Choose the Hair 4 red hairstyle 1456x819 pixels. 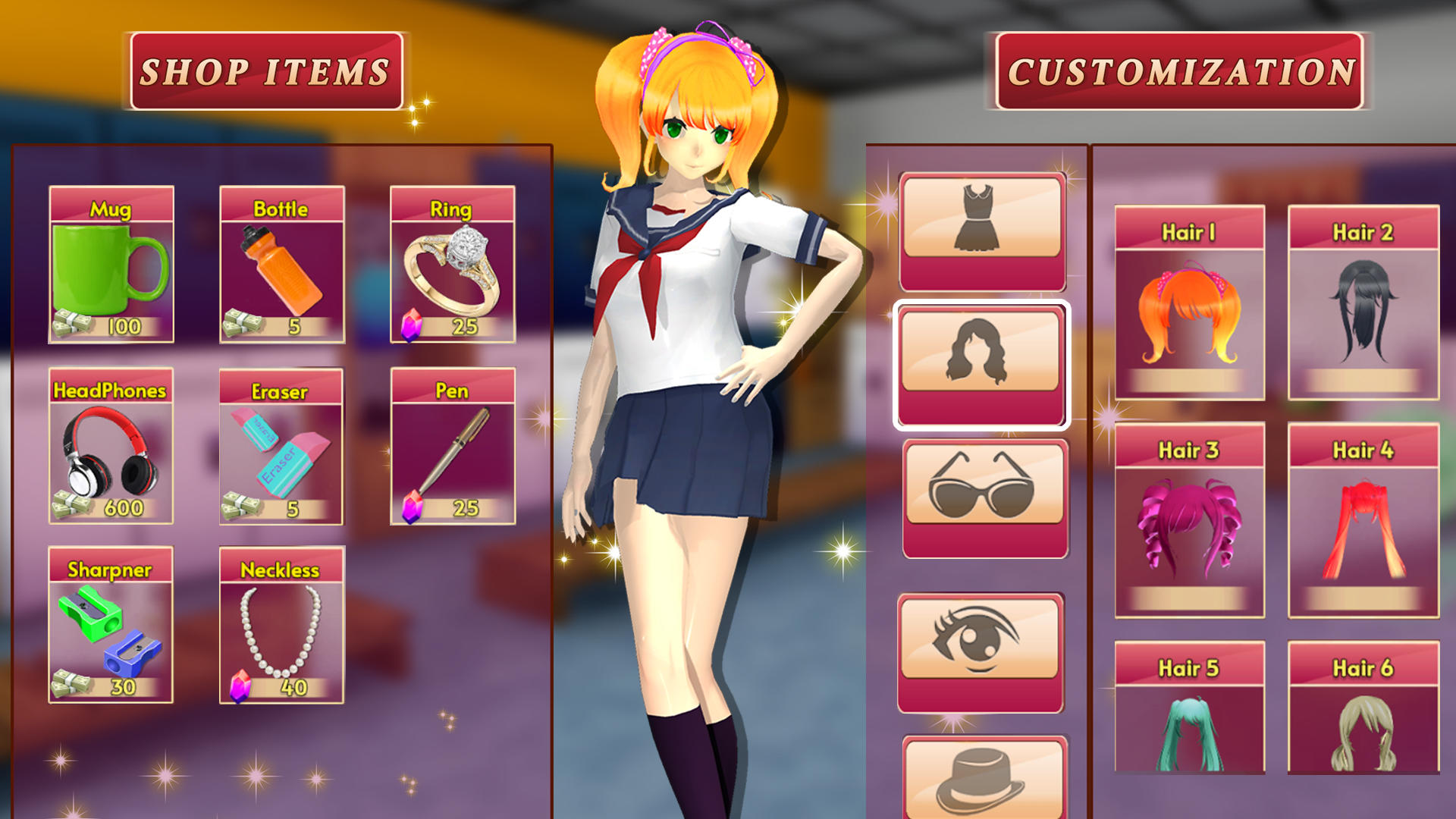[1365, 523]
